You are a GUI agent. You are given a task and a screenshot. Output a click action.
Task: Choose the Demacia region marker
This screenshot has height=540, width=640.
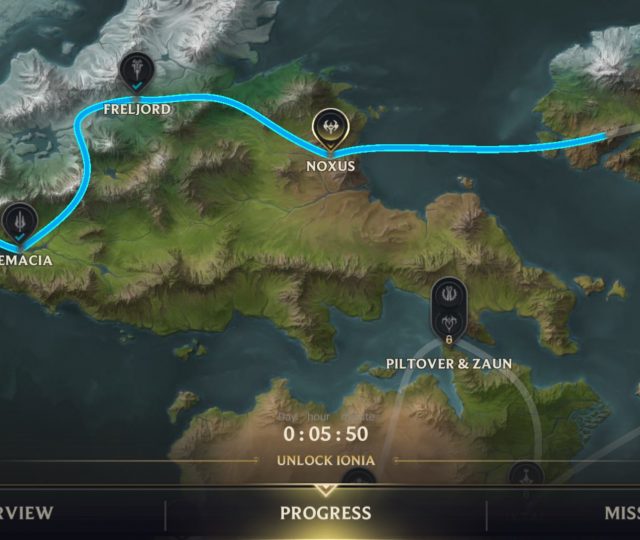(x=20, y=222)
